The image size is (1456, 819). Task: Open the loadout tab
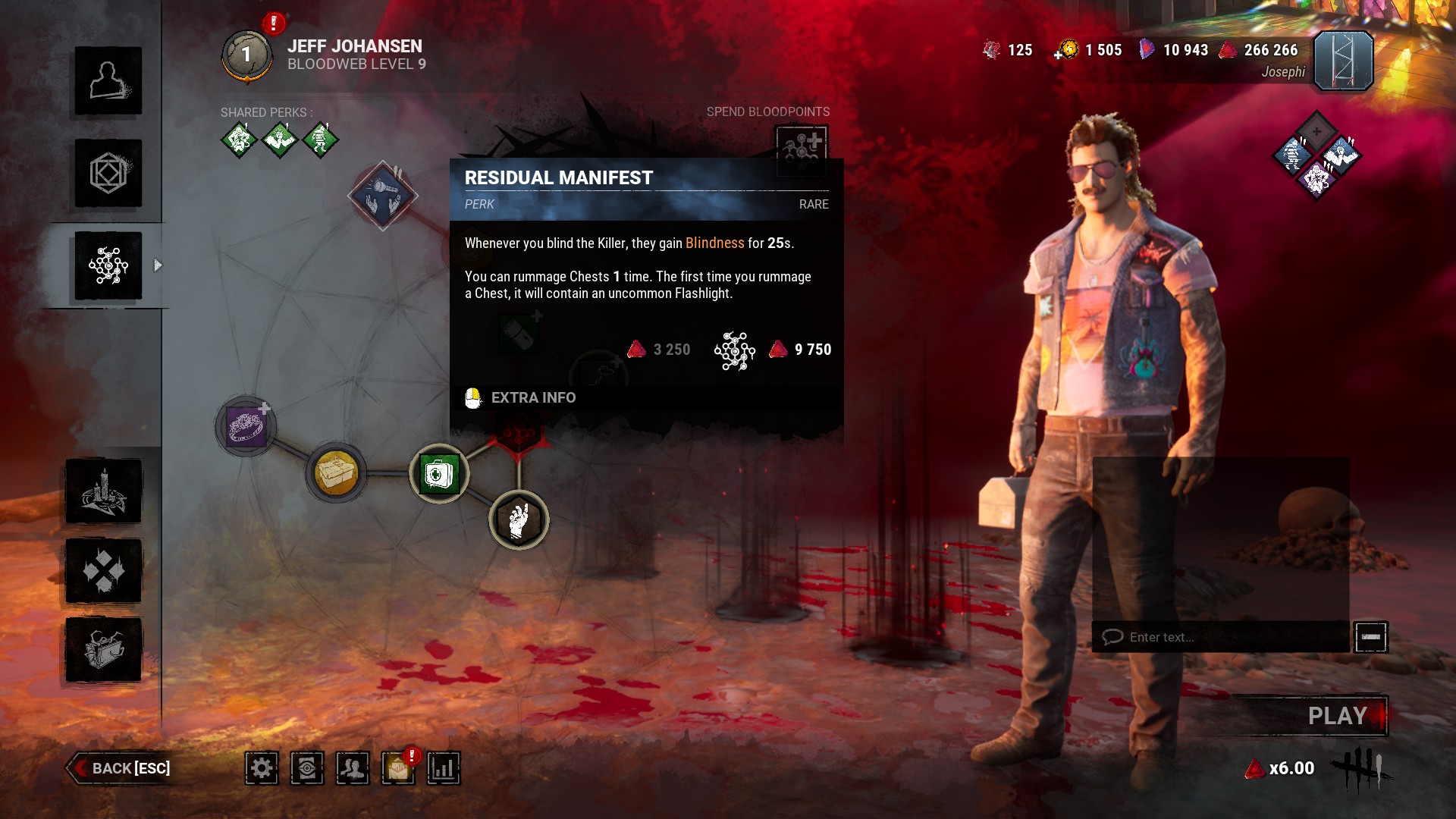pos(108,174)
